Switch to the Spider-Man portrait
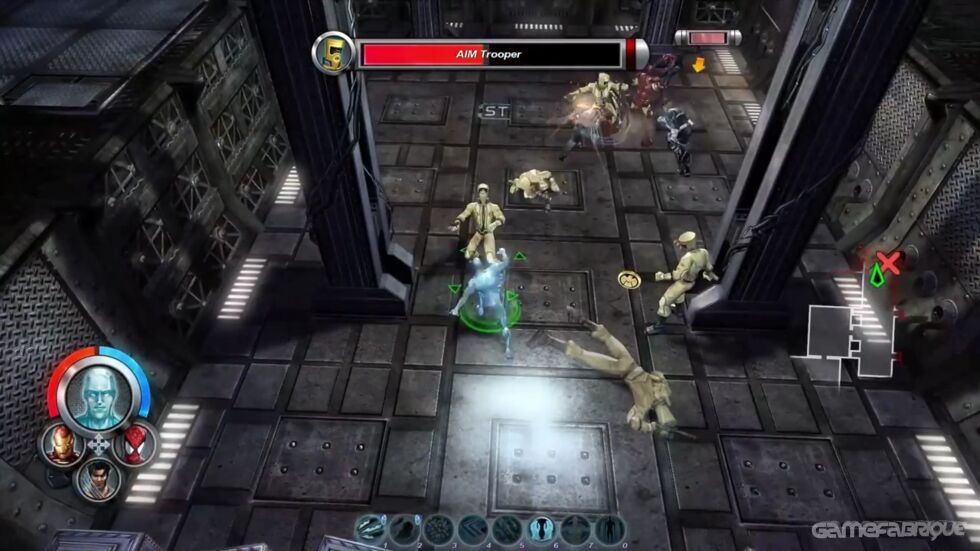 click(134, 443)
